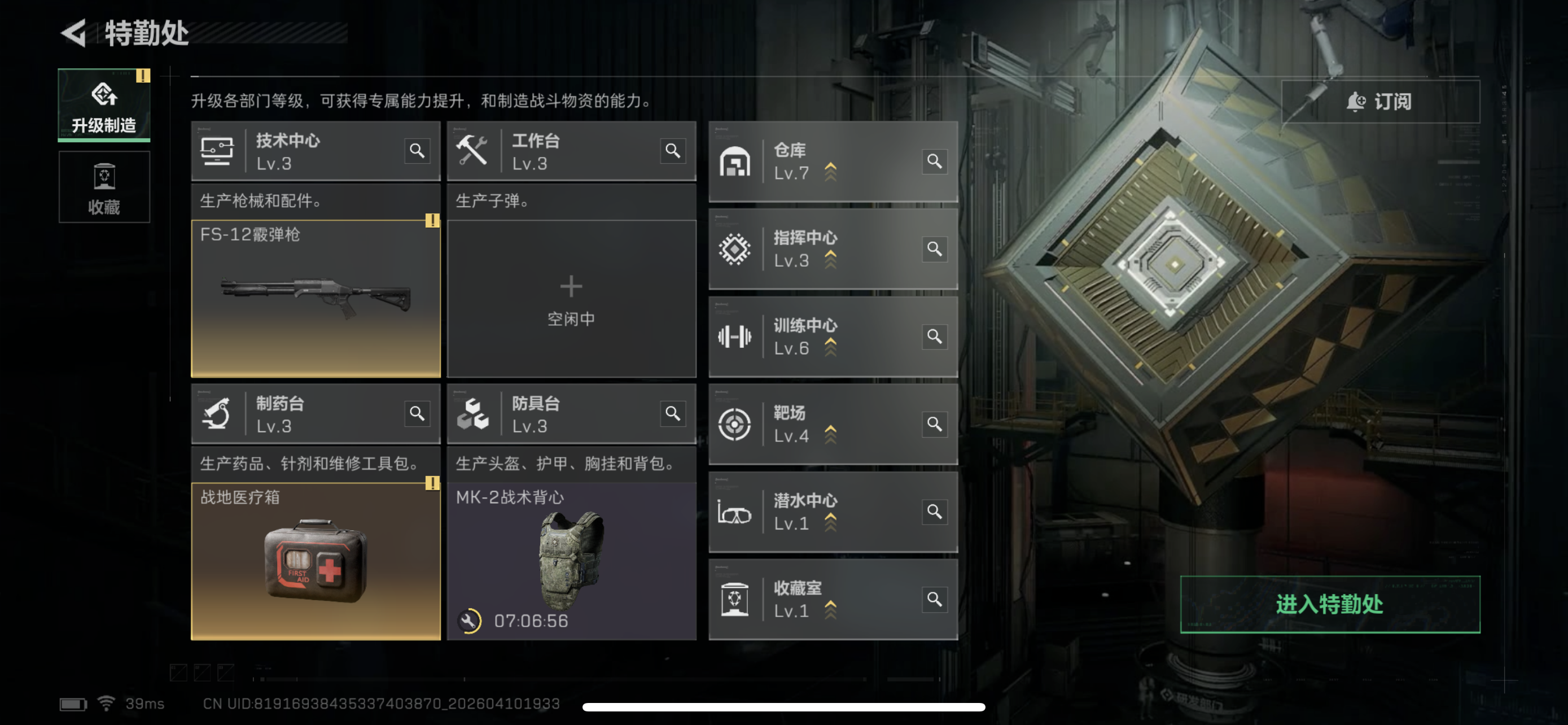1568x725 pixels.
Task: Open 制药台 info with the magnifier
Action: click(x=417, y=413)
